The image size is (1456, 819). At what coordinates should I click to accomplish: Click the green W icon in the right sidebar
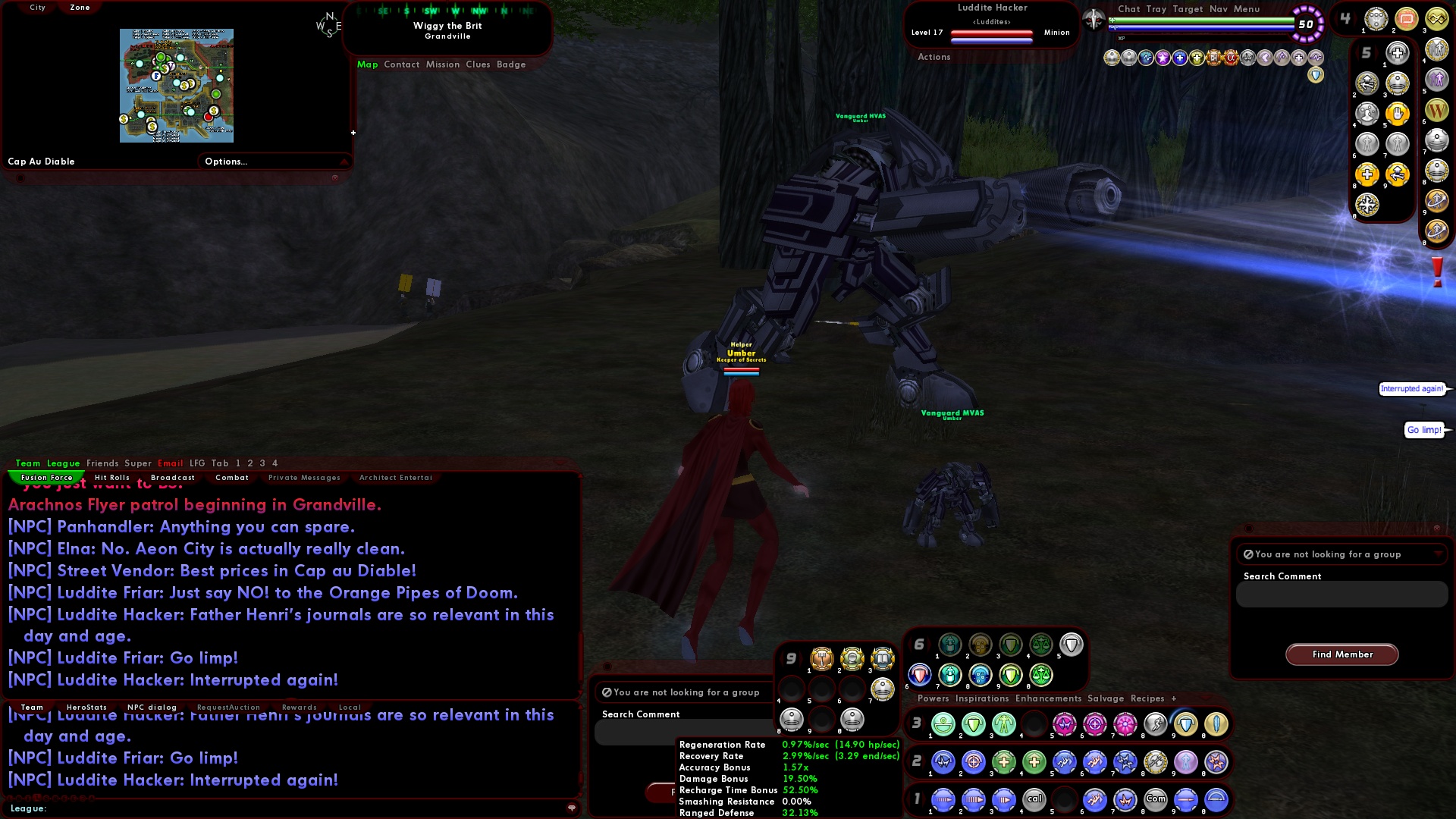point(1437,110)
